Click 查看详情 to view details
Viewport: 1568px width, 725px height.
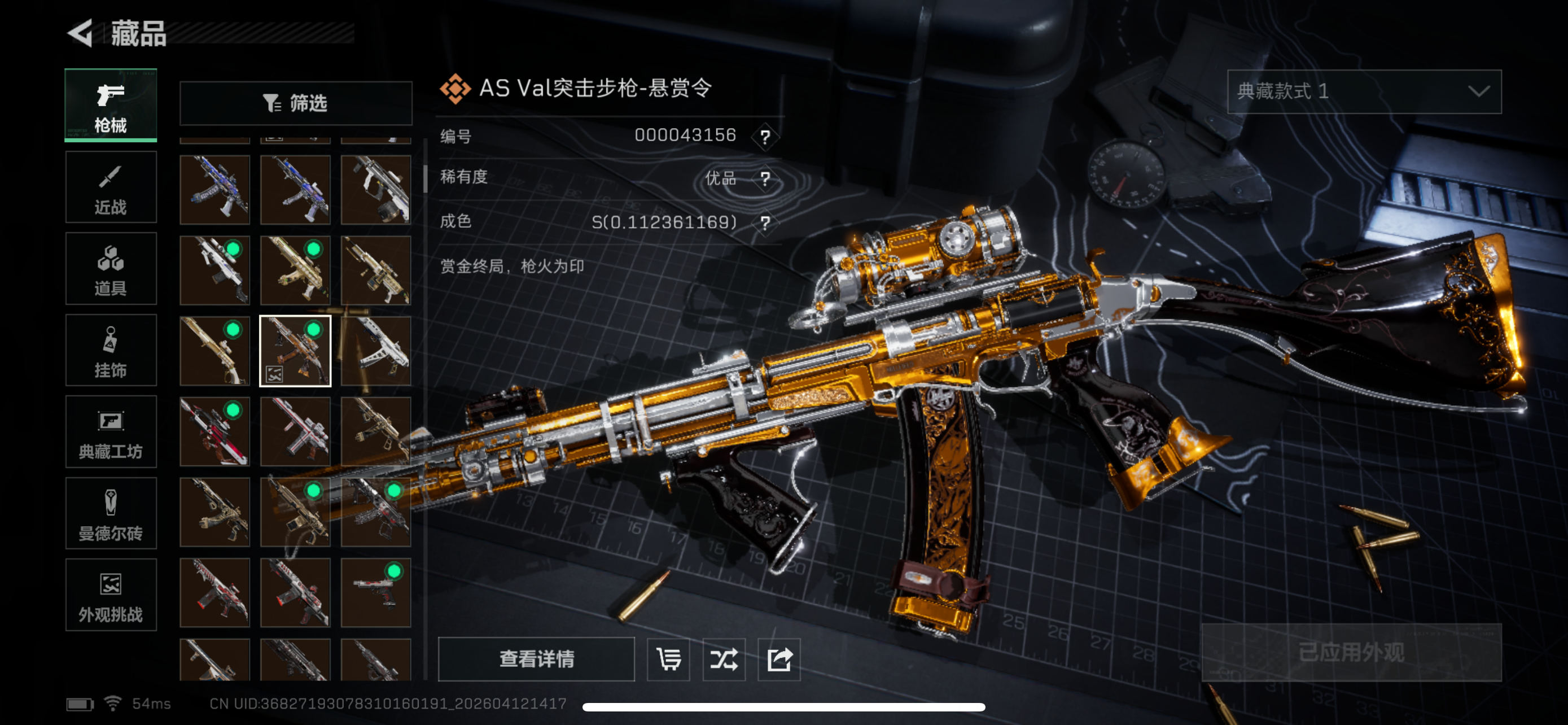(536, 658)
